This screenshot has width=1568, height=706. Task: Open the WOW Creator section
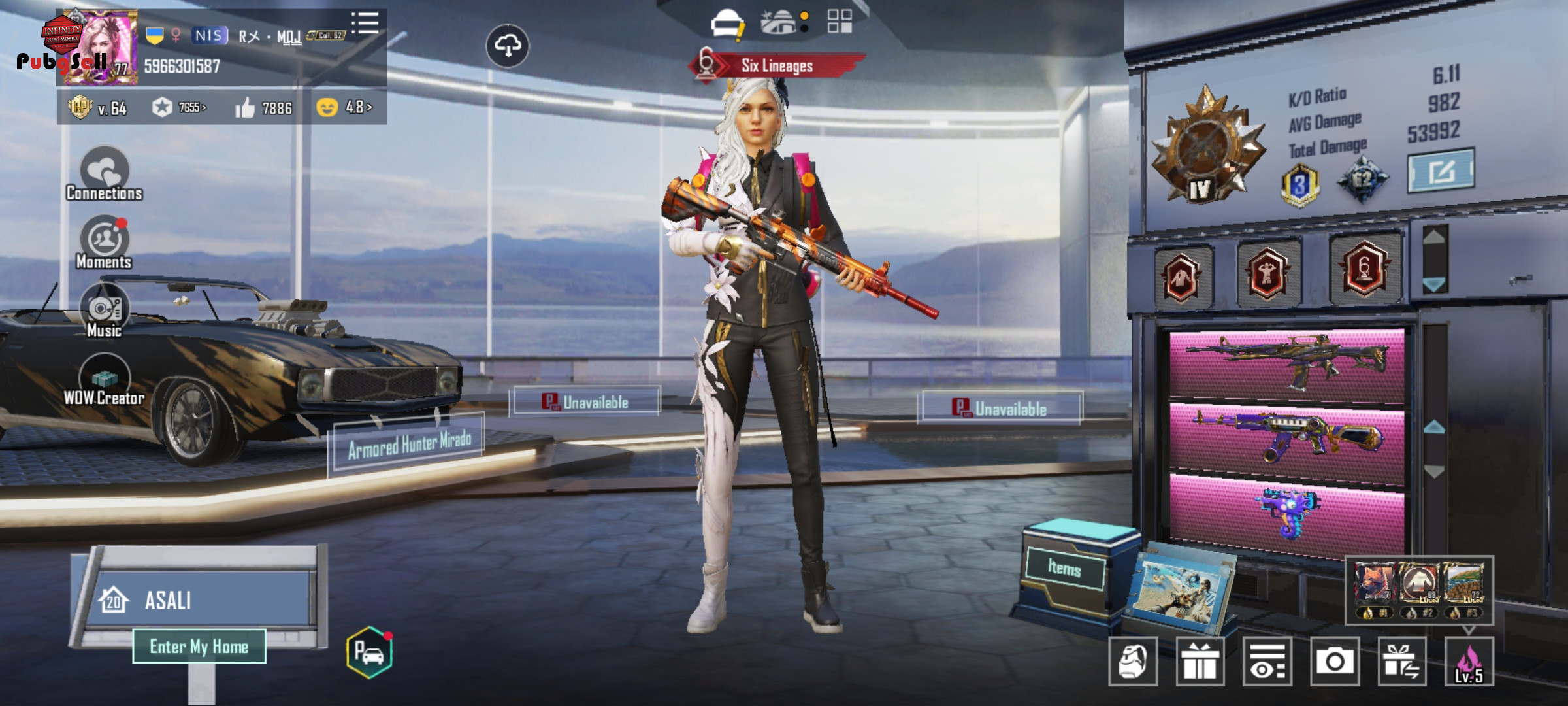point(105,380)
